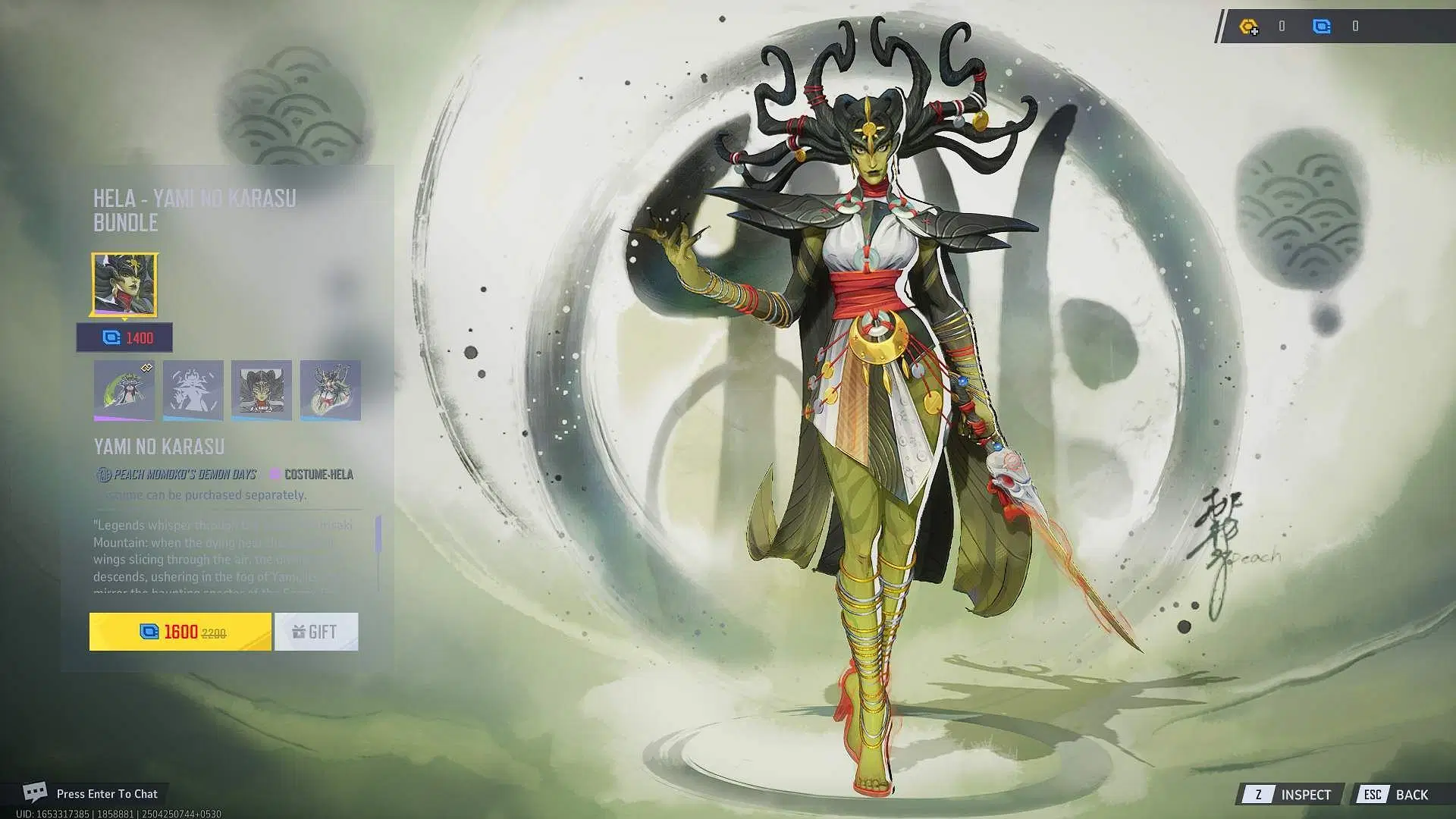This screenshot has height=819, width=1456.
Task: Click the Z keycap icon beside Inspect
Action: tap(1258, 794)
